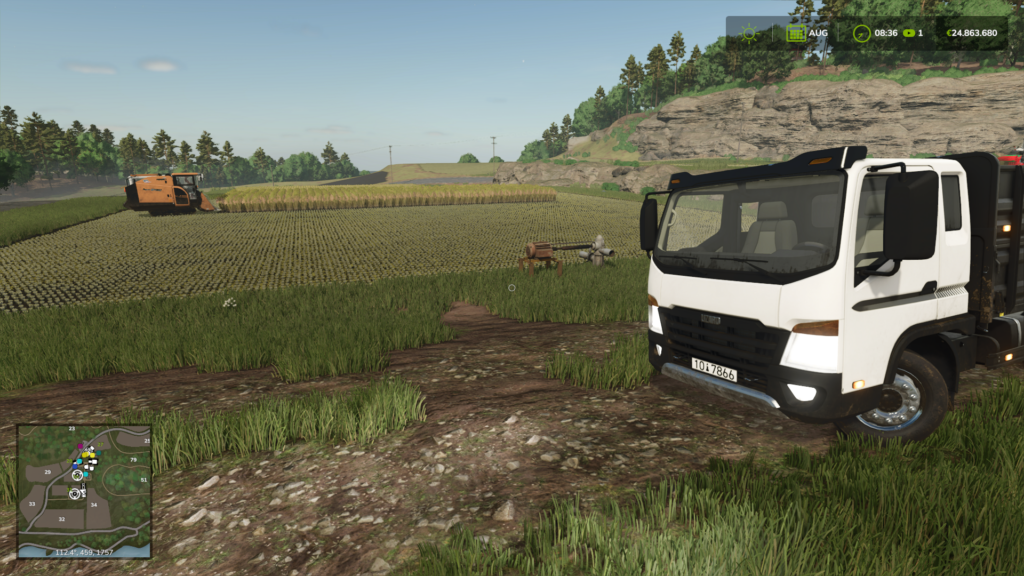The height and width of the screenshot is (576, 1024).
Task: Click the time-scale fast-forward icon
Action: click(x=909, y=33)
